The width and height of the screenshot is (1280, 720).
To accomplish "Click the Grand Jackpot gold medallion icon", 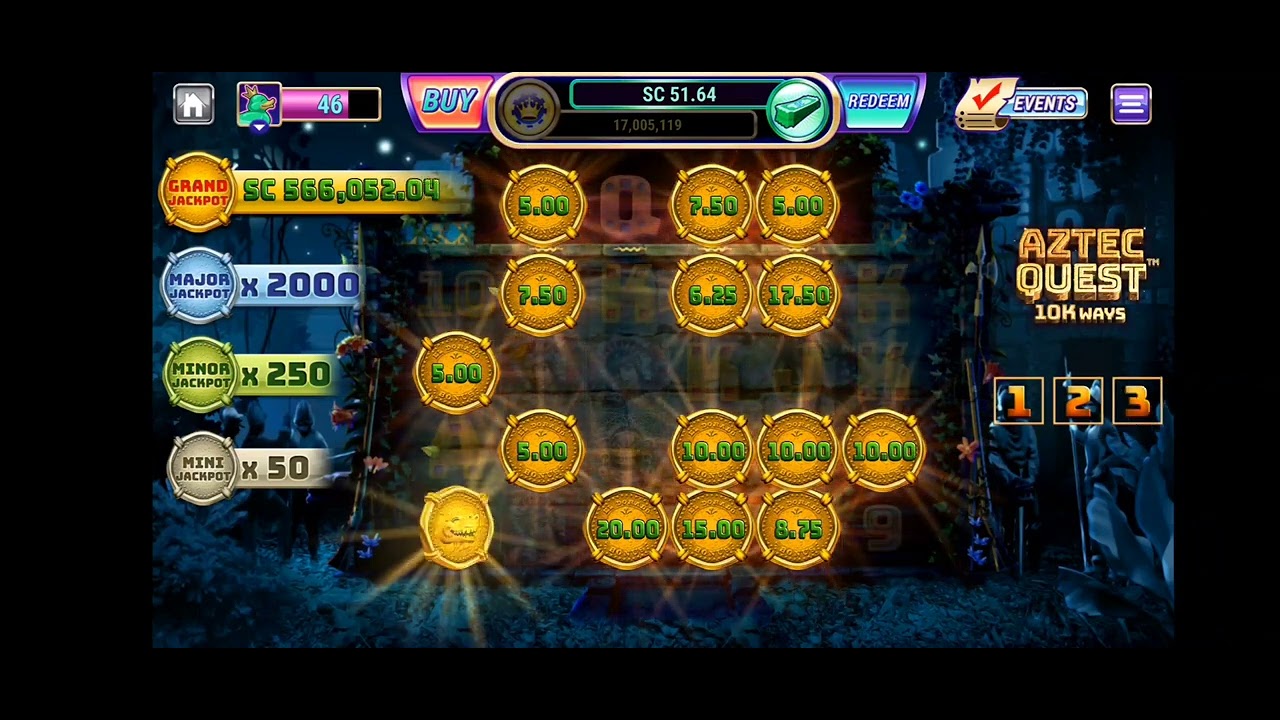I will tap(197, 190).
